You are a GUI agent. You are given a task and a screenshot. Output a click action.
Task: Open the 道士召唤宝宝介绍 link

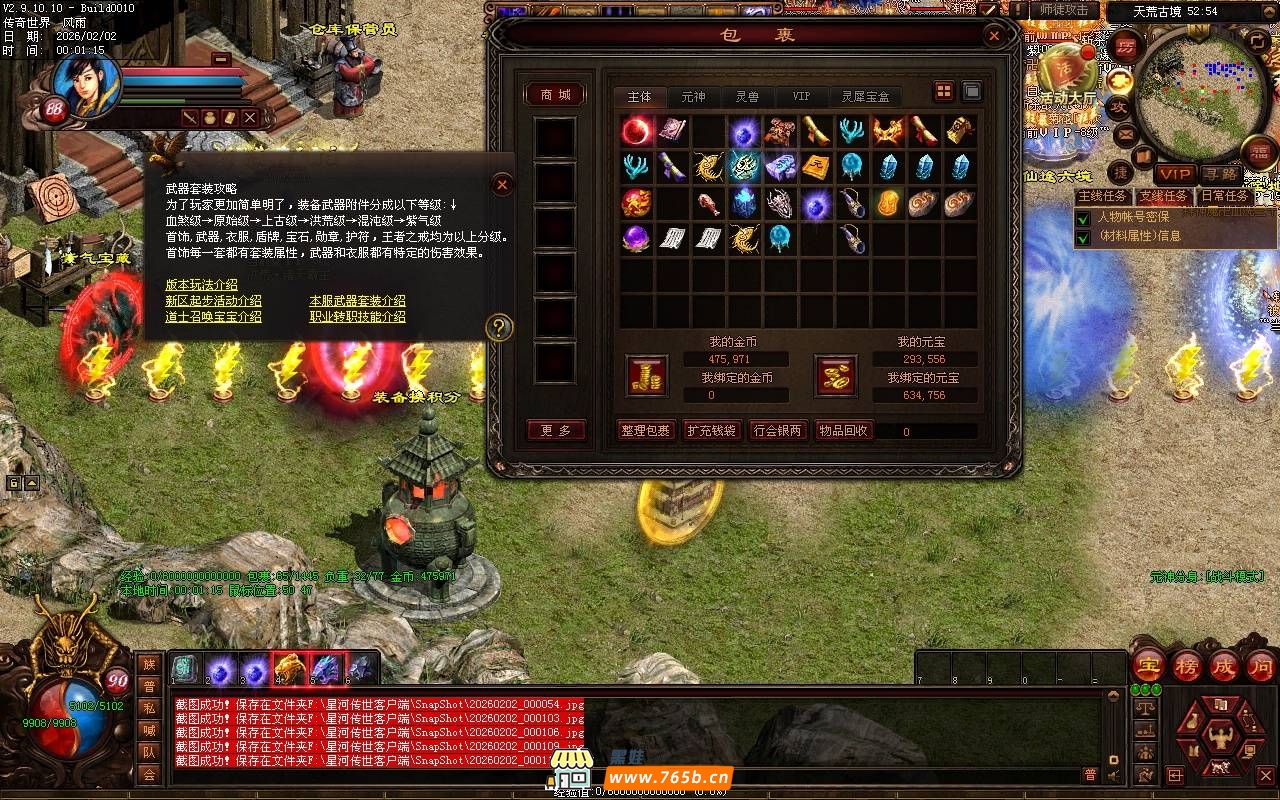click(x=213, y=317)
